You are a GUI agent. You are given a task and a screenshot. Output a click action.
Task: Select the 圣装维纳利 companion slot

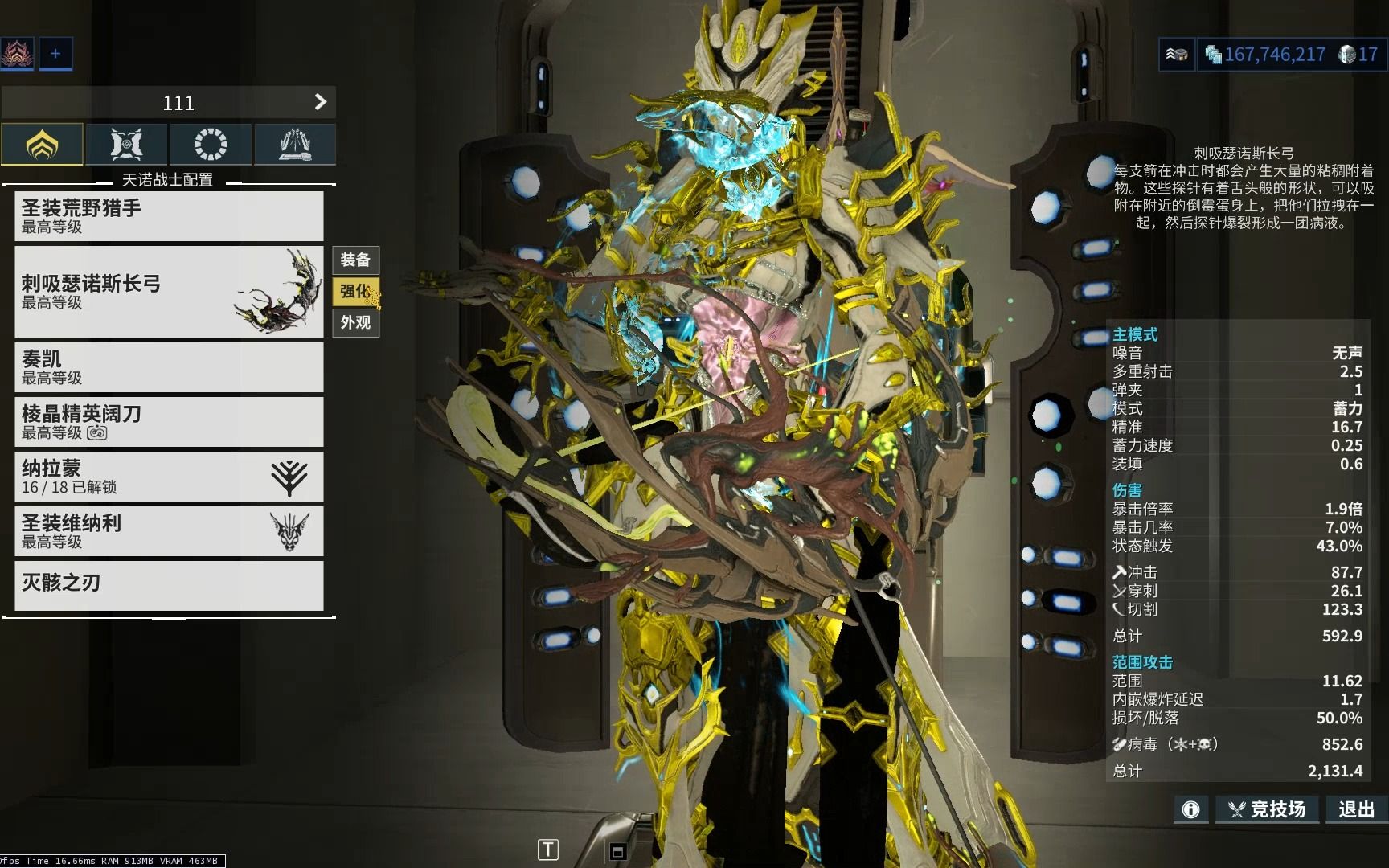[169, 531]
